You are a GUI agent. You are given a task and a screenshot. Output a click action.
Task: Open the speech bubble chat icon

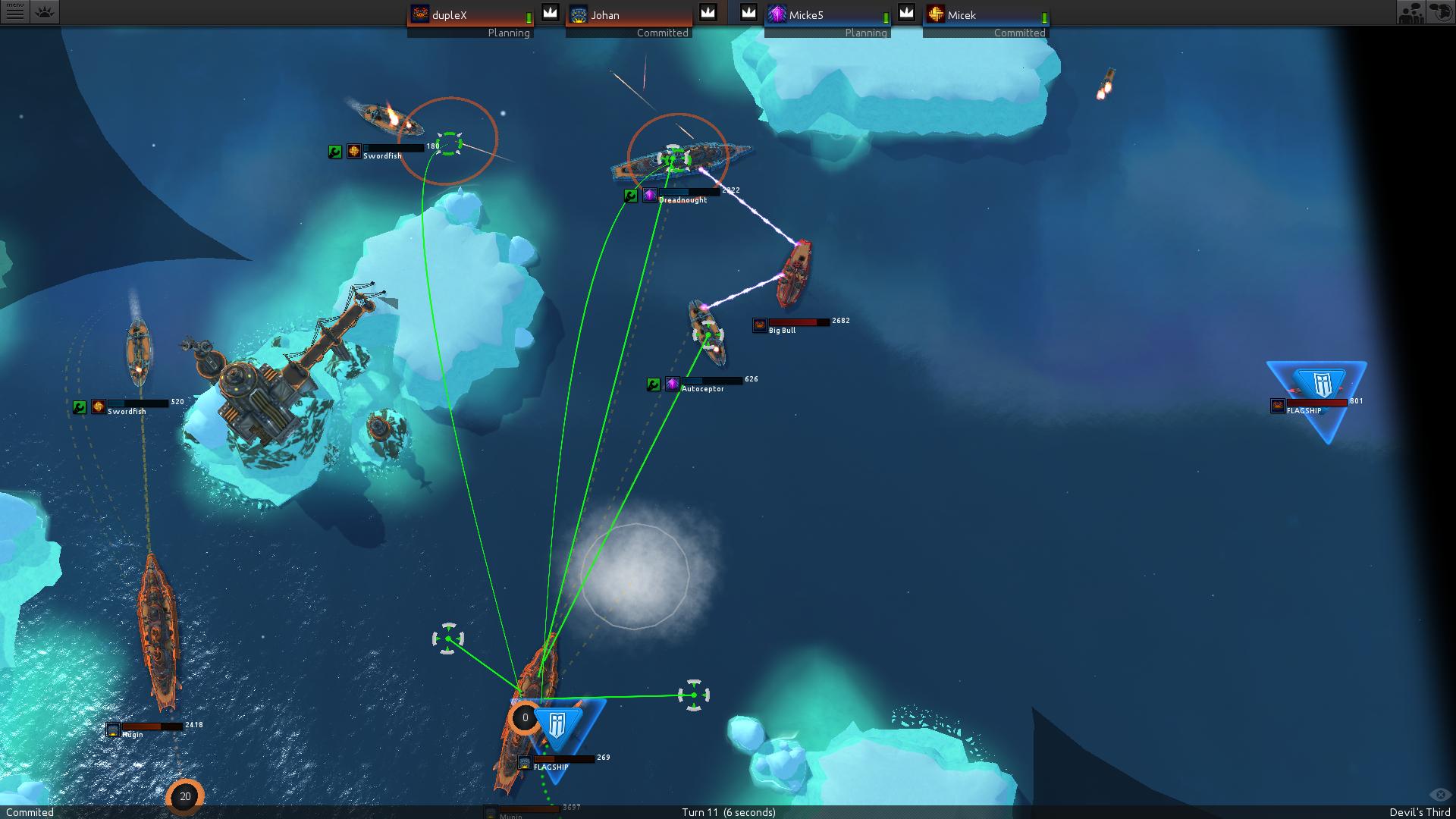coord(1441,12)
